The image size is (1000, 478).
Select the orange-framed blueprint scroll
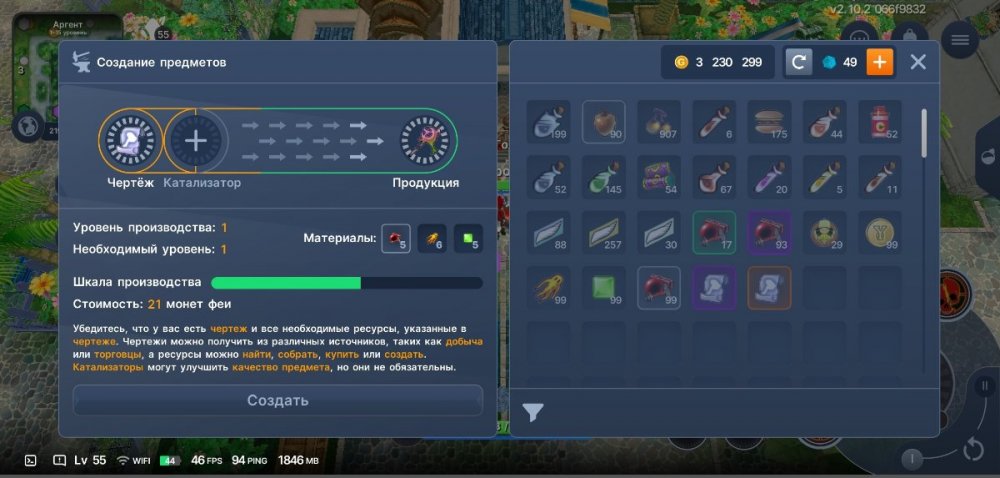point(769,288)
